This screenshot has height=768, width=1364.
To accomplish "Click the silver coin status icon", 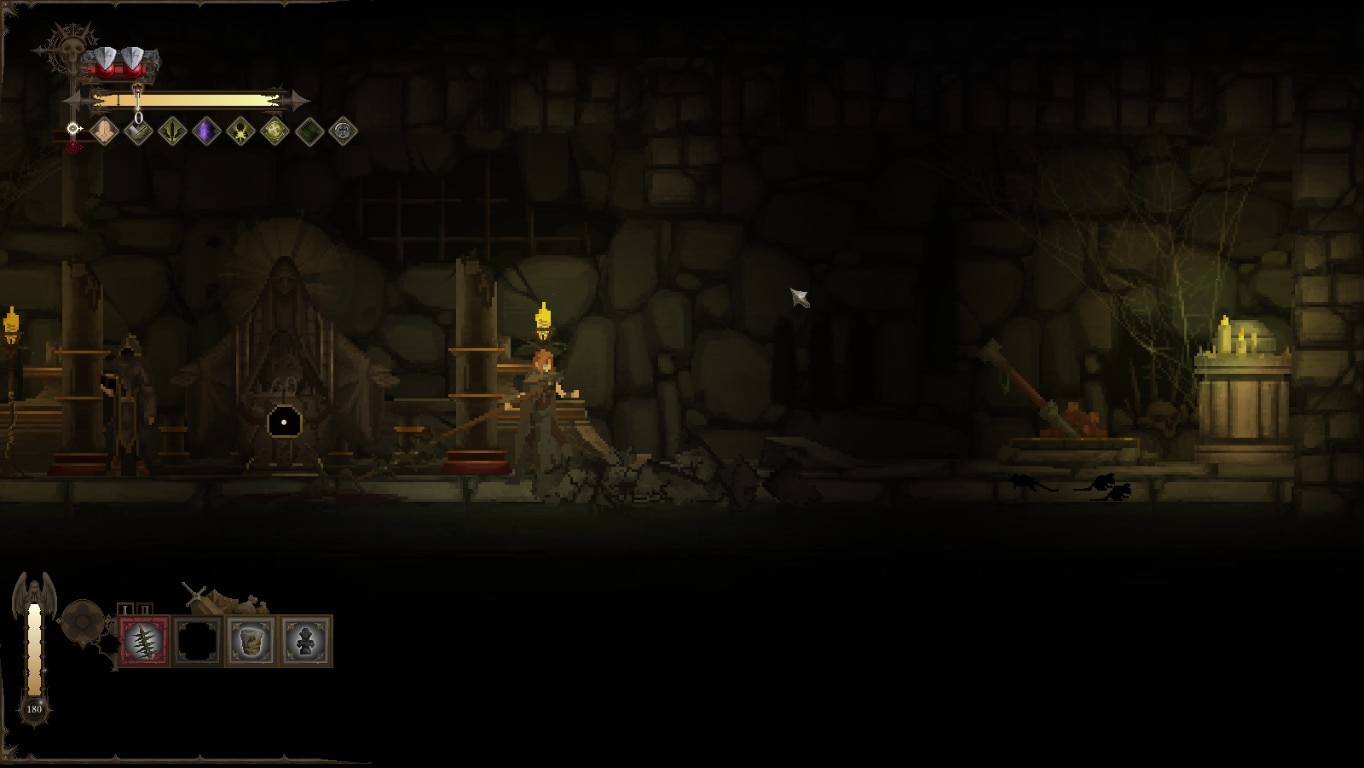I will coord(343,131).
